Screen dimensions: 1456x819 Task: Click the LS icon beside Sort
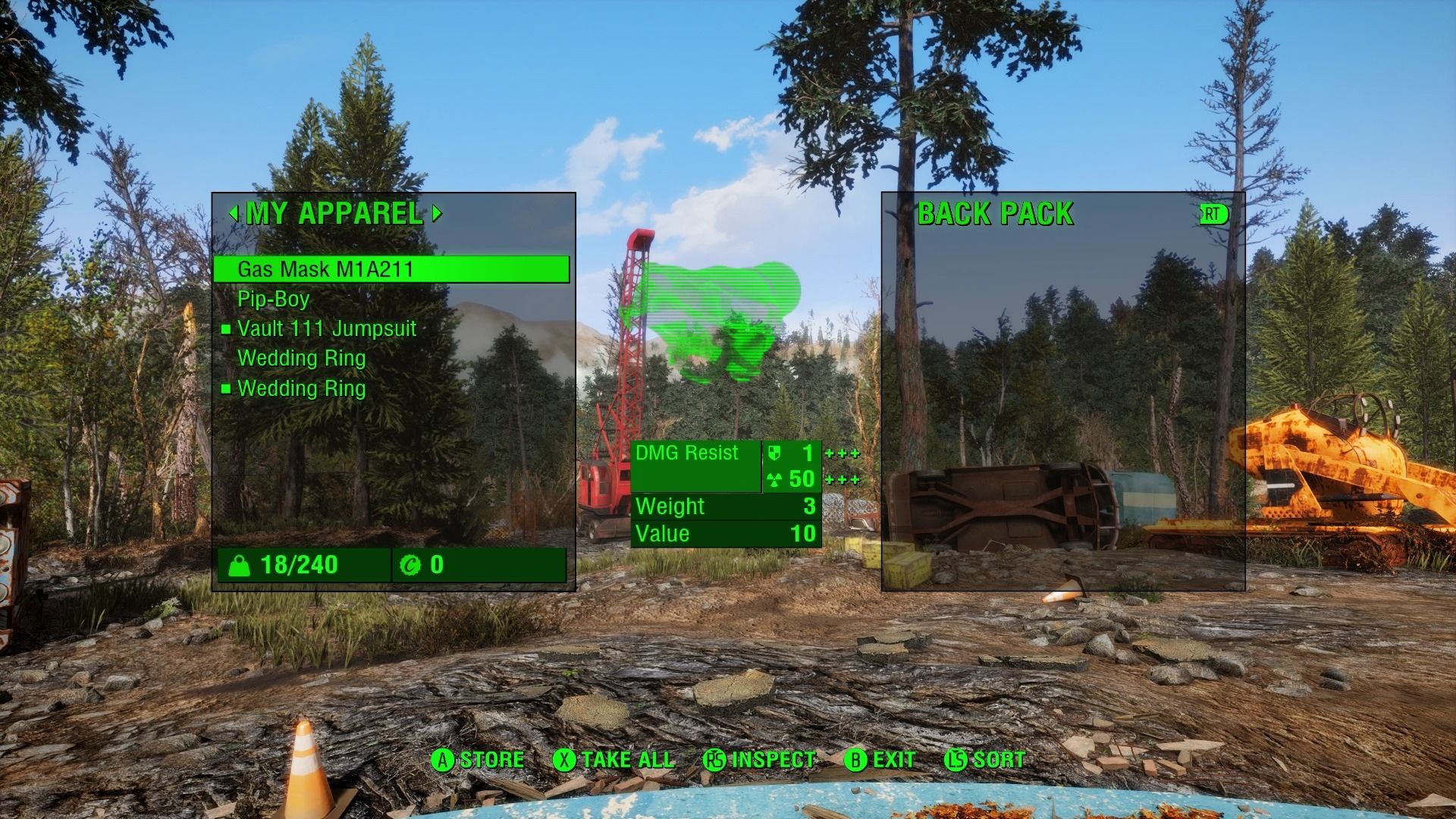(957, 759)
